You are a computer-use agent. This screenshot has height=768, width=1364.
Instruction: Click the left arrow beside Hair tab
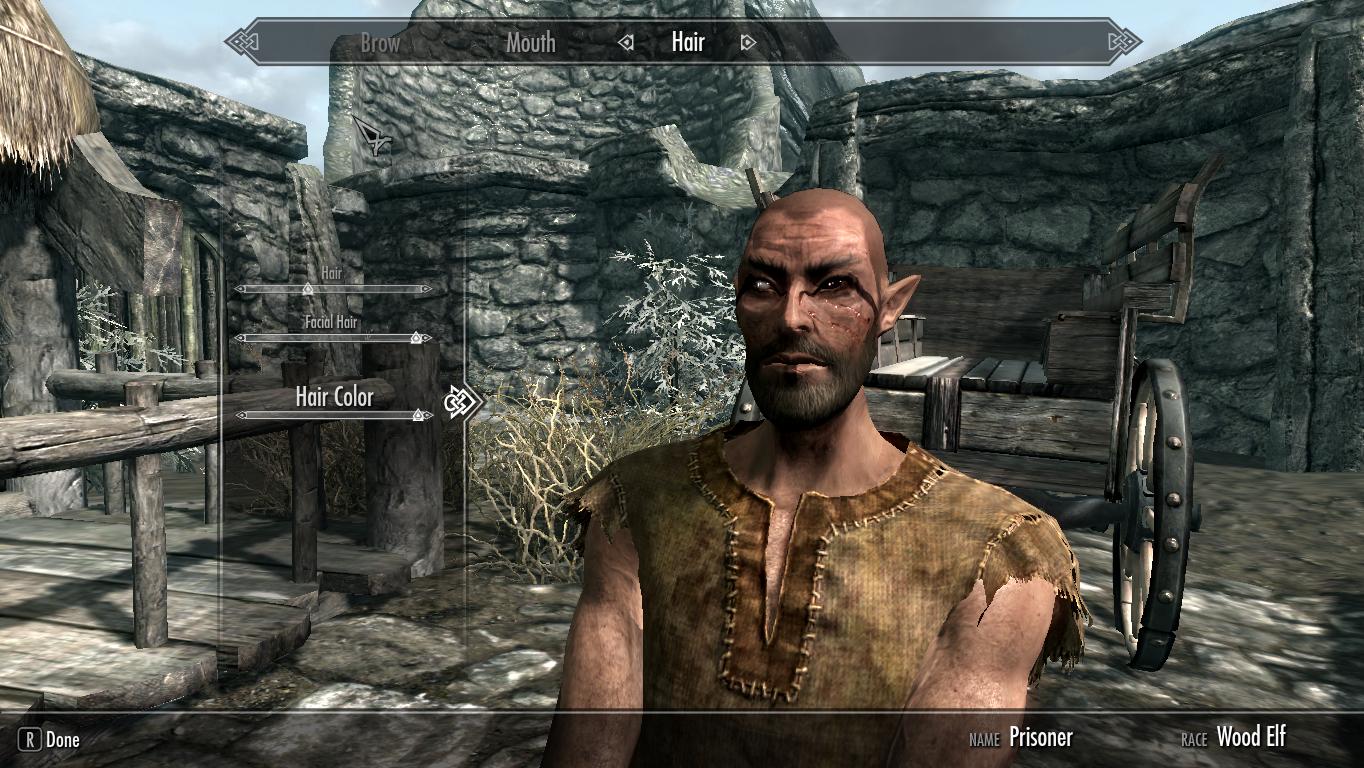(x=627, y=43)
